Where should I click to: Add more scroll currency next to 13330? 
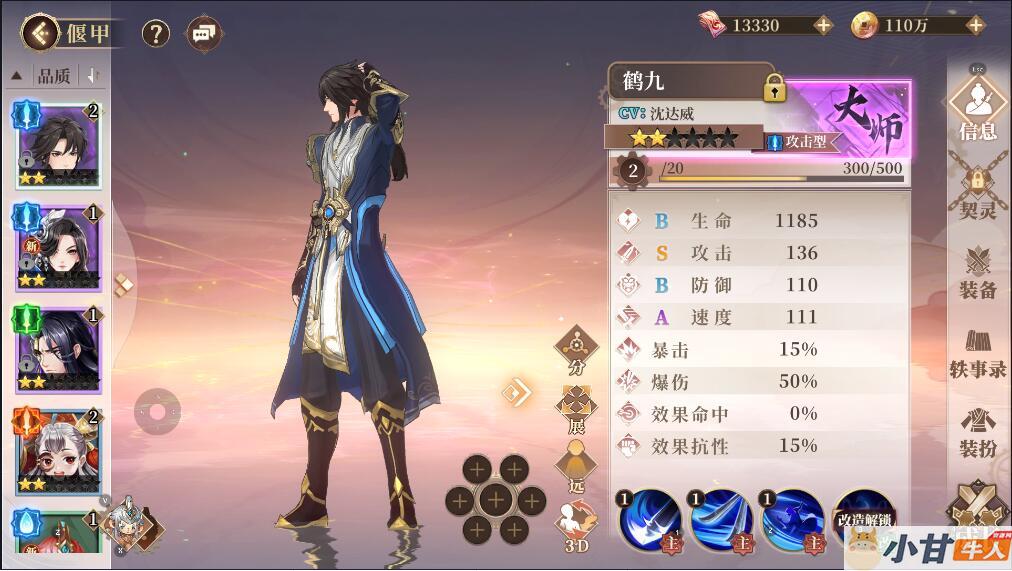tap(823, 25)
